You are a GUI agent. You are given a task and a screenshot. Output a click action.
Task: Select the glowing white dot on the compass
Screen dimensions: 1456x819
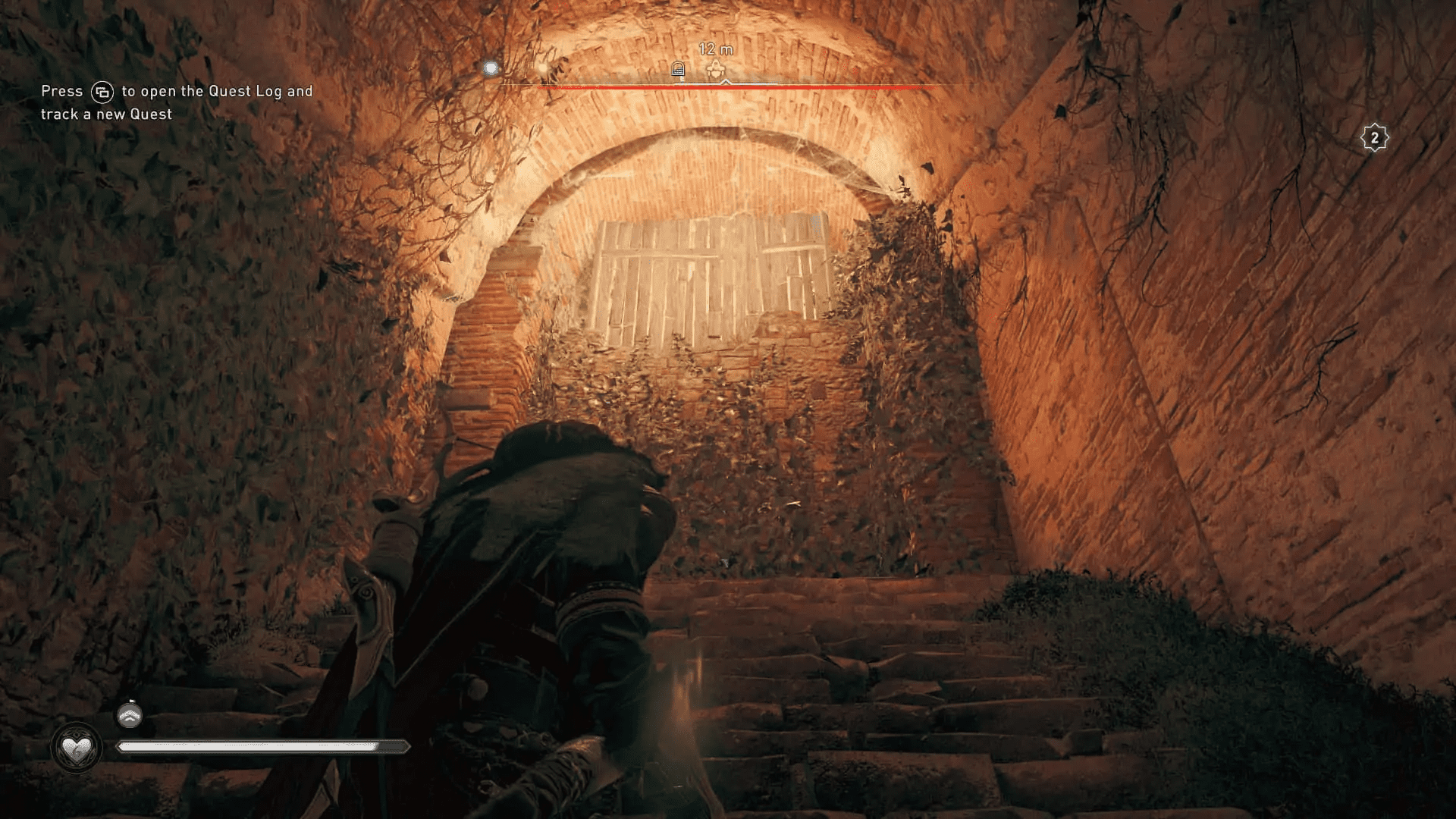click(491, 68)
